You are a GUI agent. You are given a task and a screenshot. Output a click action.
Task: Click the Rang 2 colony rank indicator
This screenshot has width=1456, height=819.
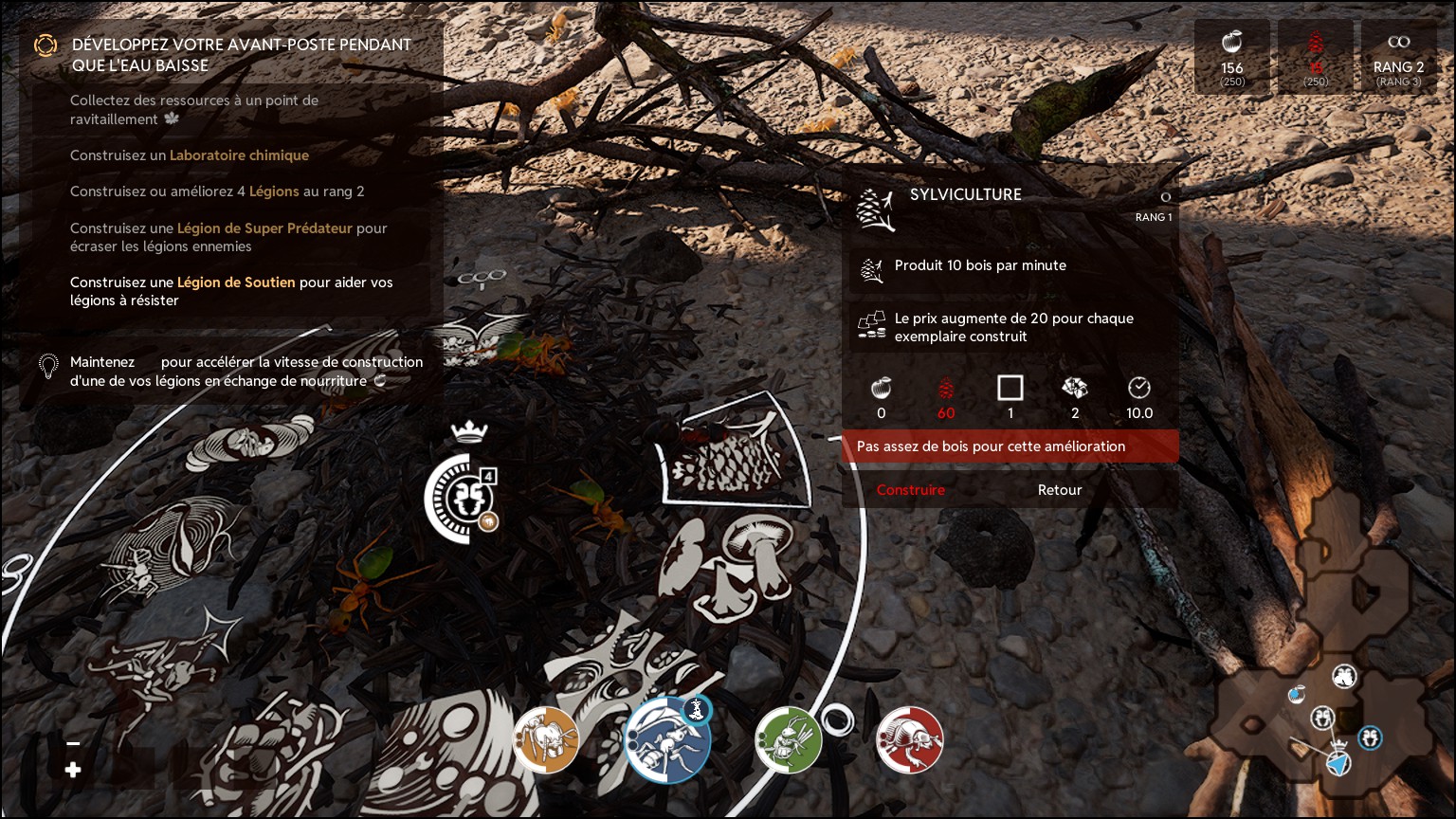pos(1398,57)
